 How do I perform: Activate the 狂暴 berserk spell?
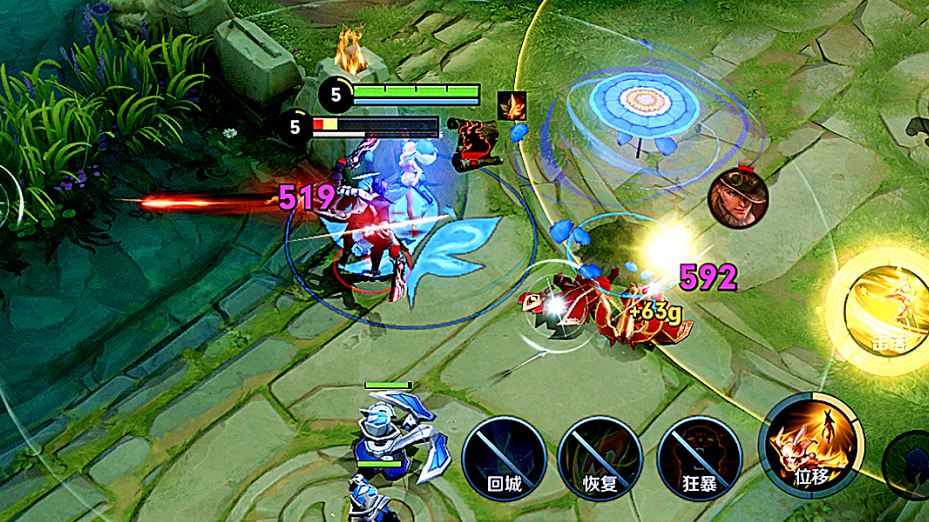pos(696,456)
